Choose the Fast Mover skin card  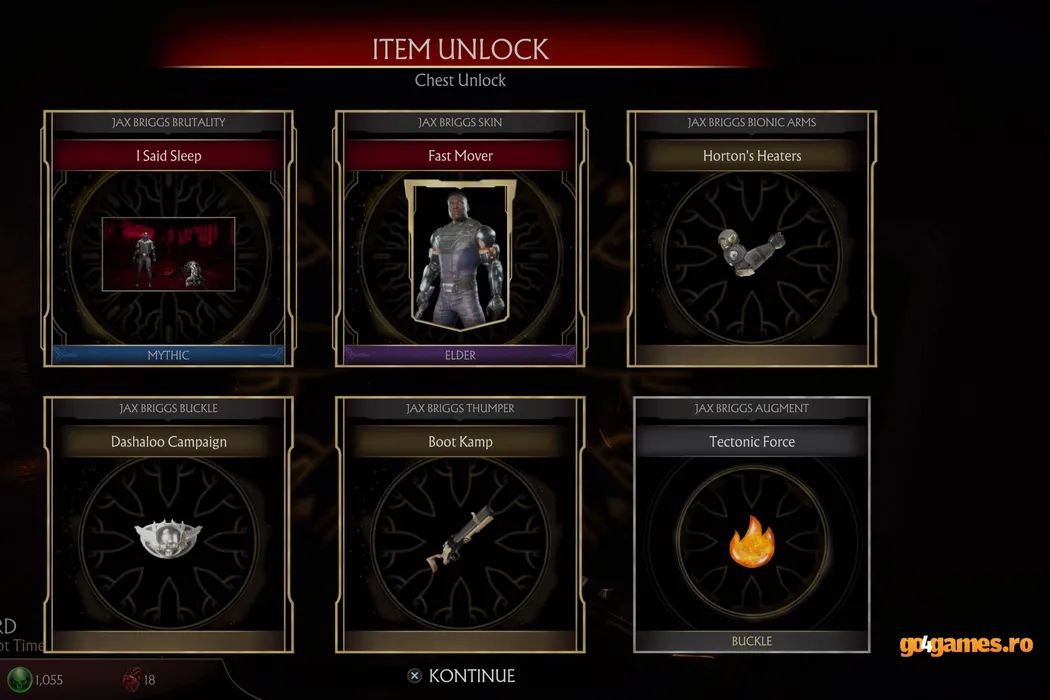click(x=460, y=240)
